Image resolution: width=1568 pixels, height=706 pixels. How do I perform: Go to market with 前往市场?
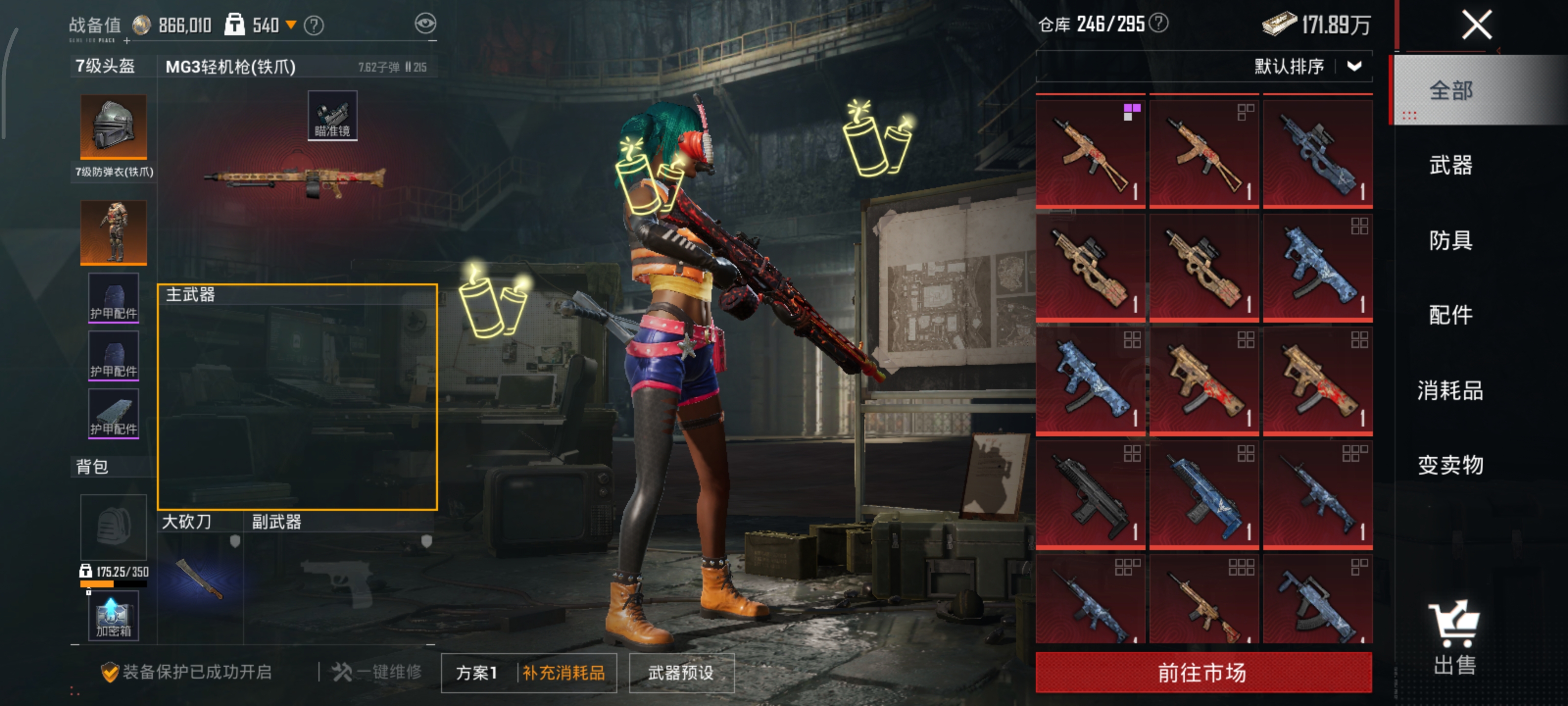click(1203, 673)
